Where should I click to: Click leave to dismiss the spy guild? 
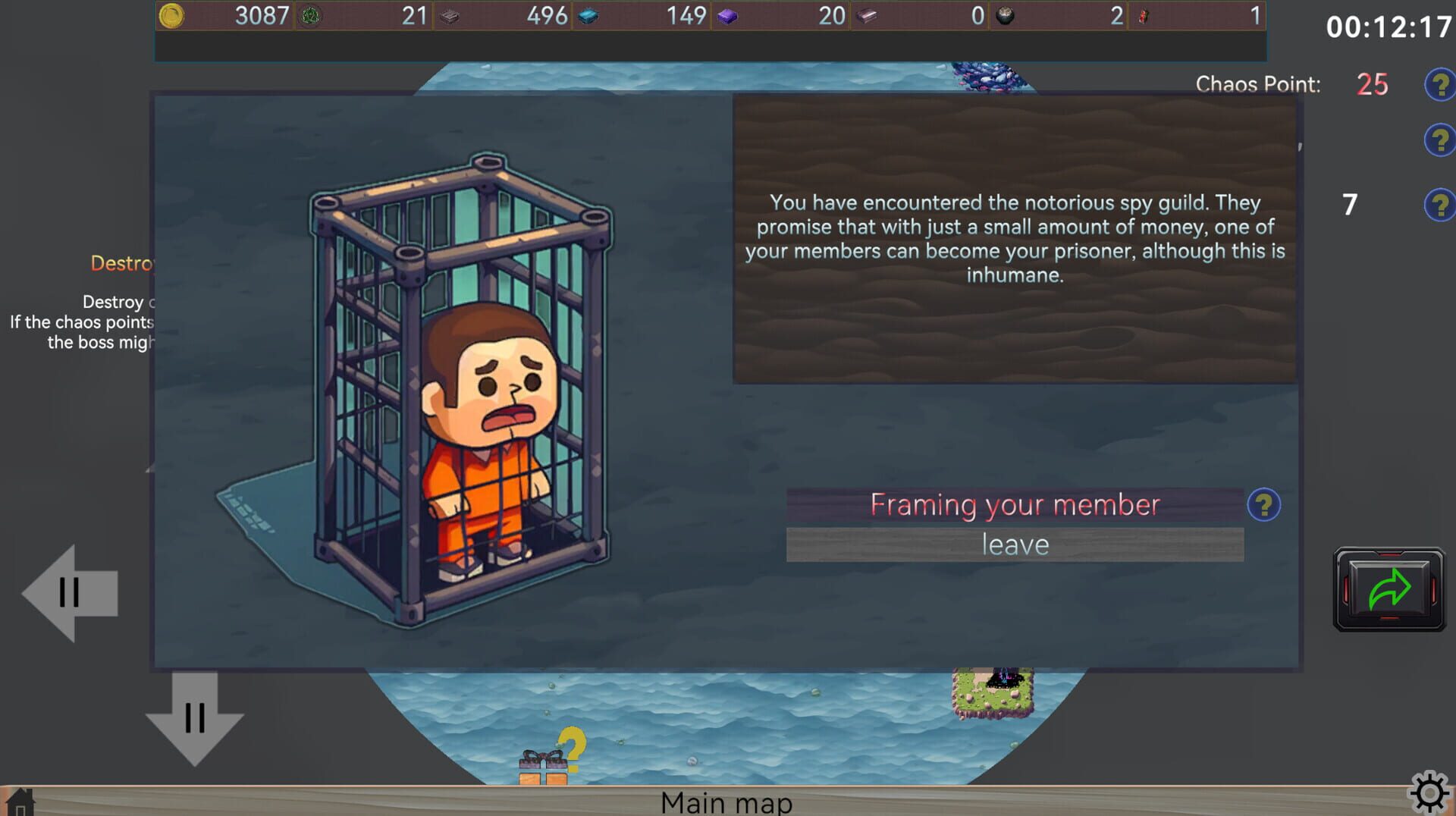[1015, 543]
